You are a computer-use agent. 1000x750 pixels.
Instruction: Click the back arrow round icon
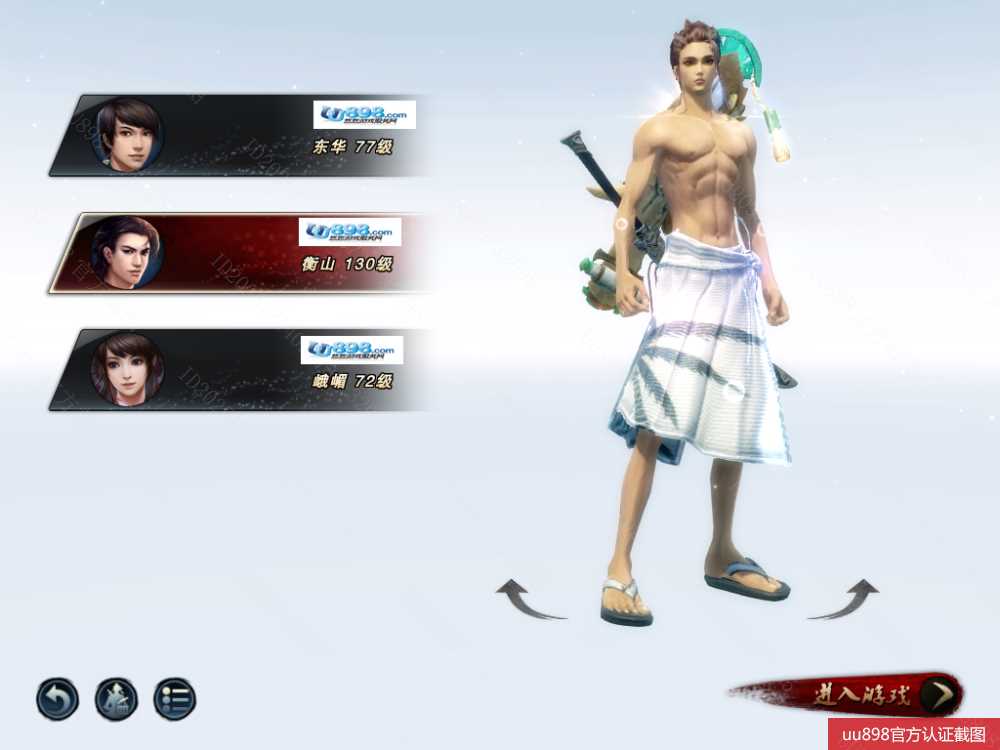click(58, 699)
